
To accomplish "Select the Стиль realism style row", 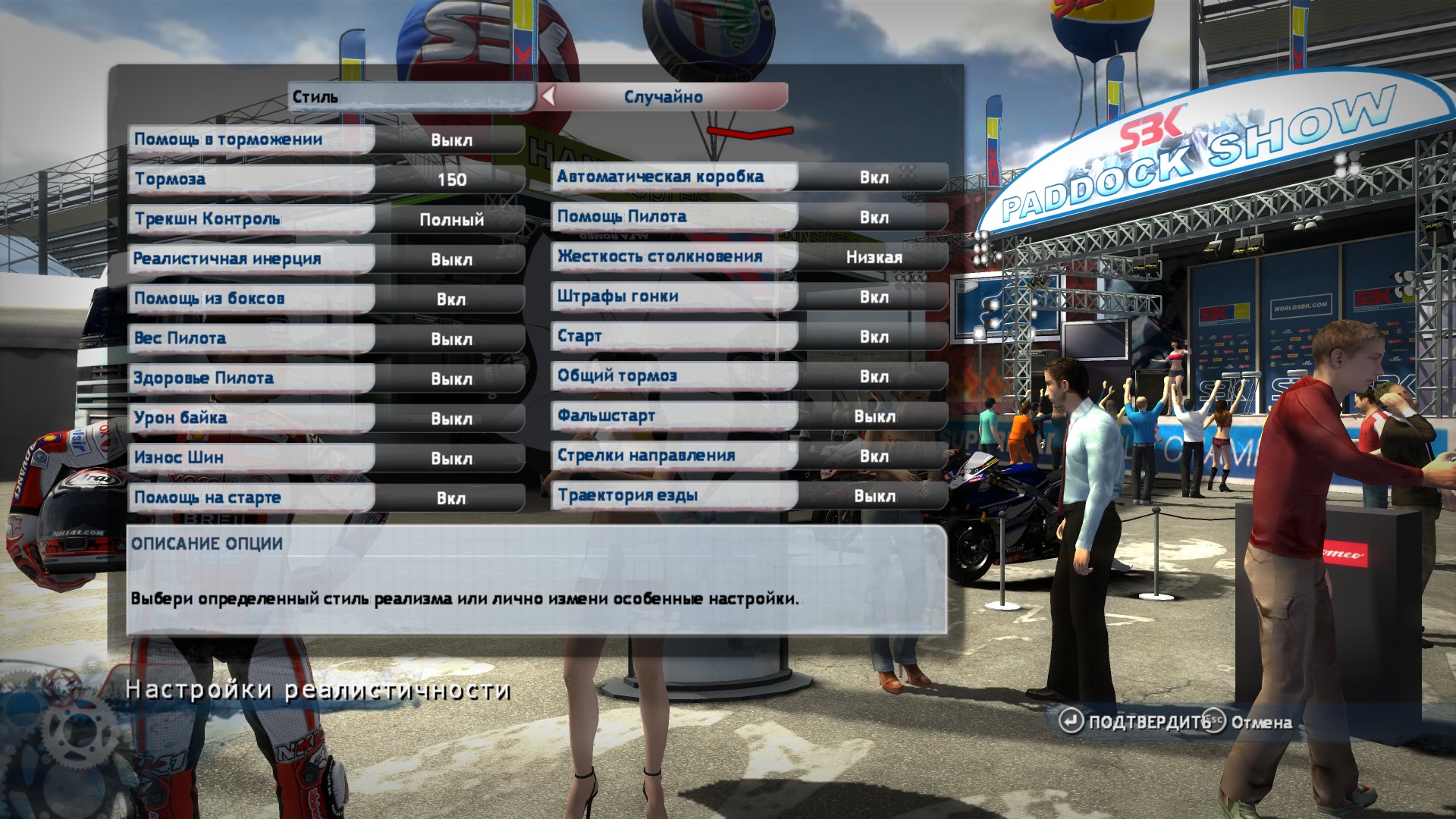I will pos(410,97).
